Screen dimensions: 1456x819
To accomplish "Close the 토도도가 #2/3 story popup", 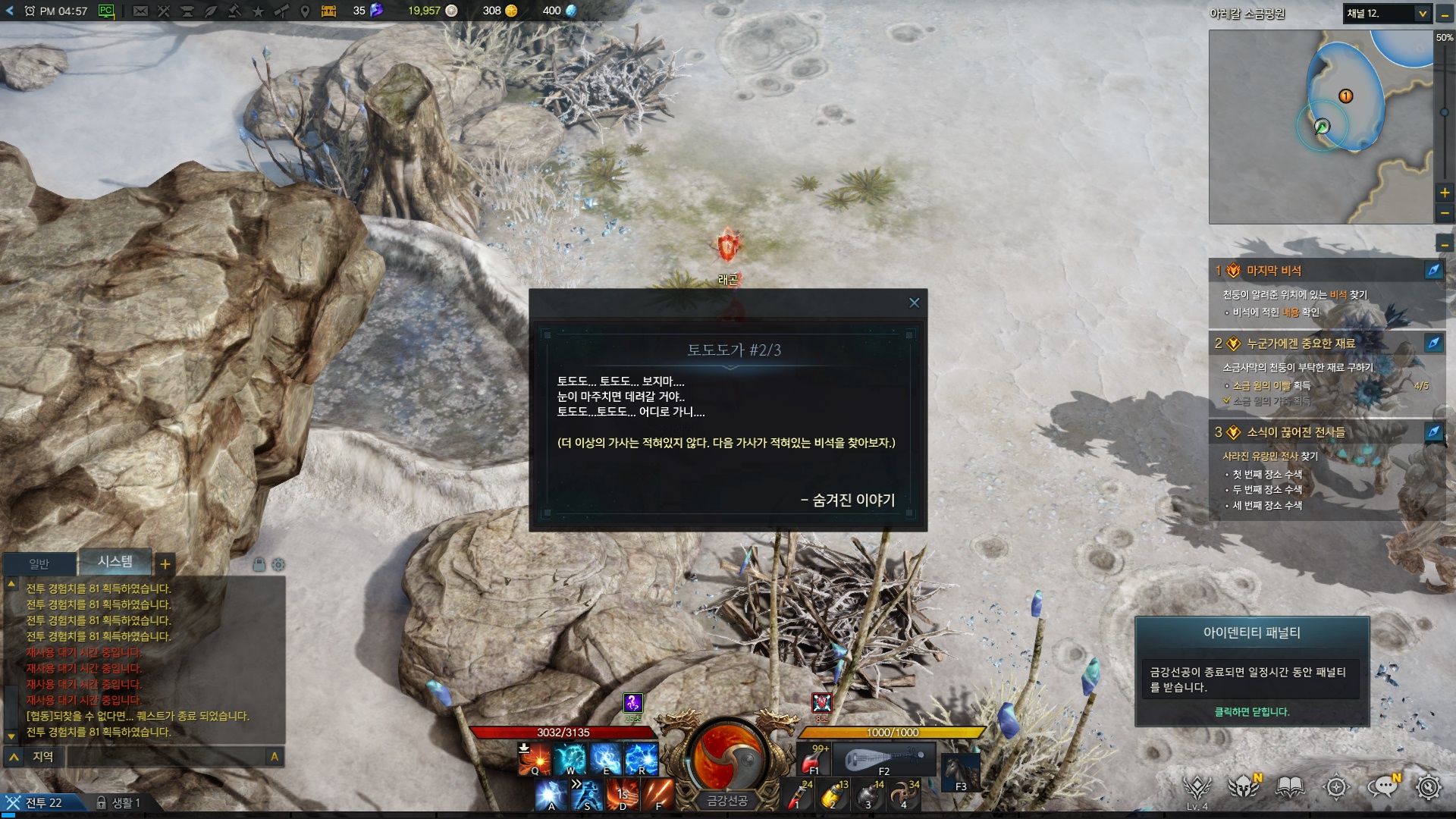I will [x=914, y=303].
